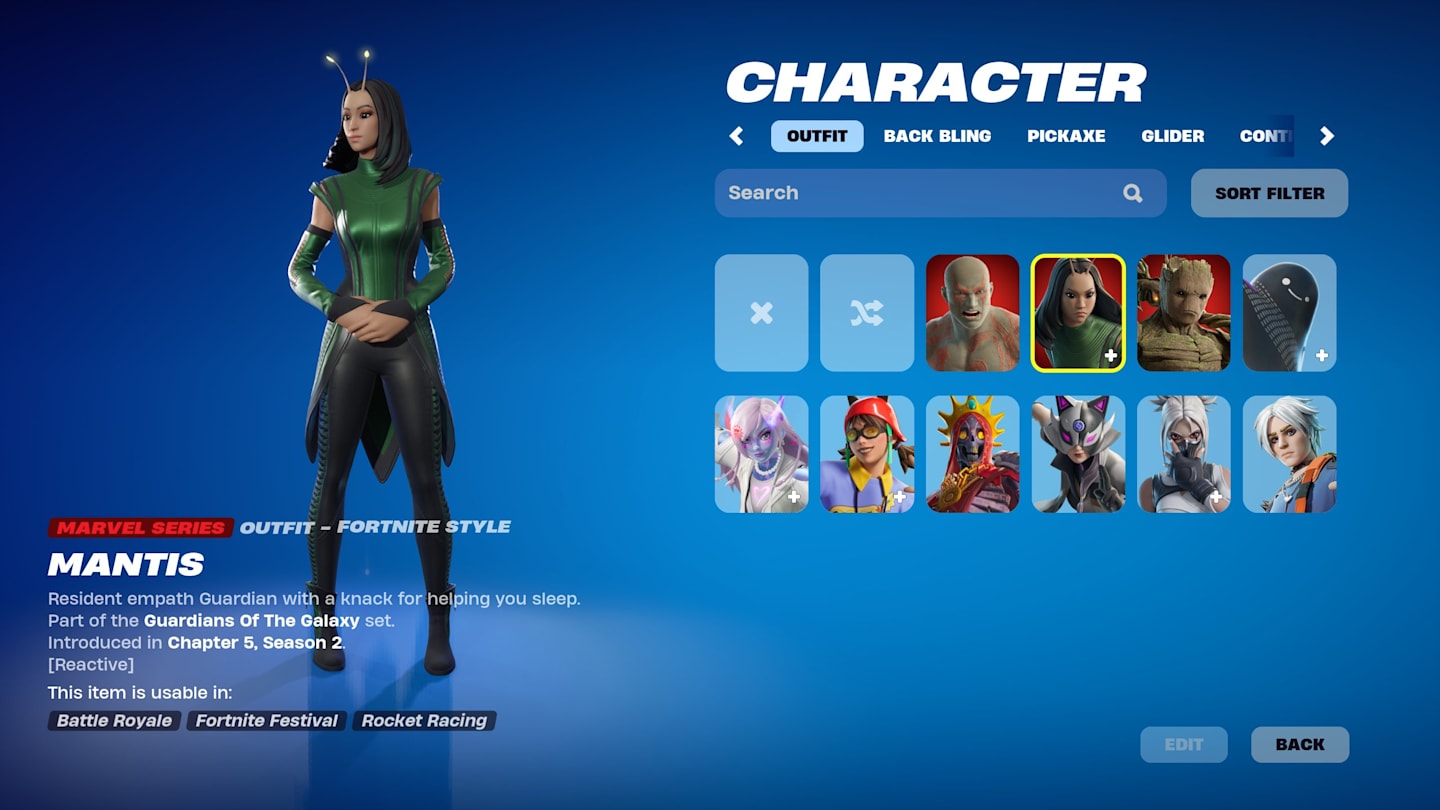Image resolution: width=1440 pixels, height=810 pixels.
Task: Shuffle to a random outfit
Action: [x=867, y=313]
